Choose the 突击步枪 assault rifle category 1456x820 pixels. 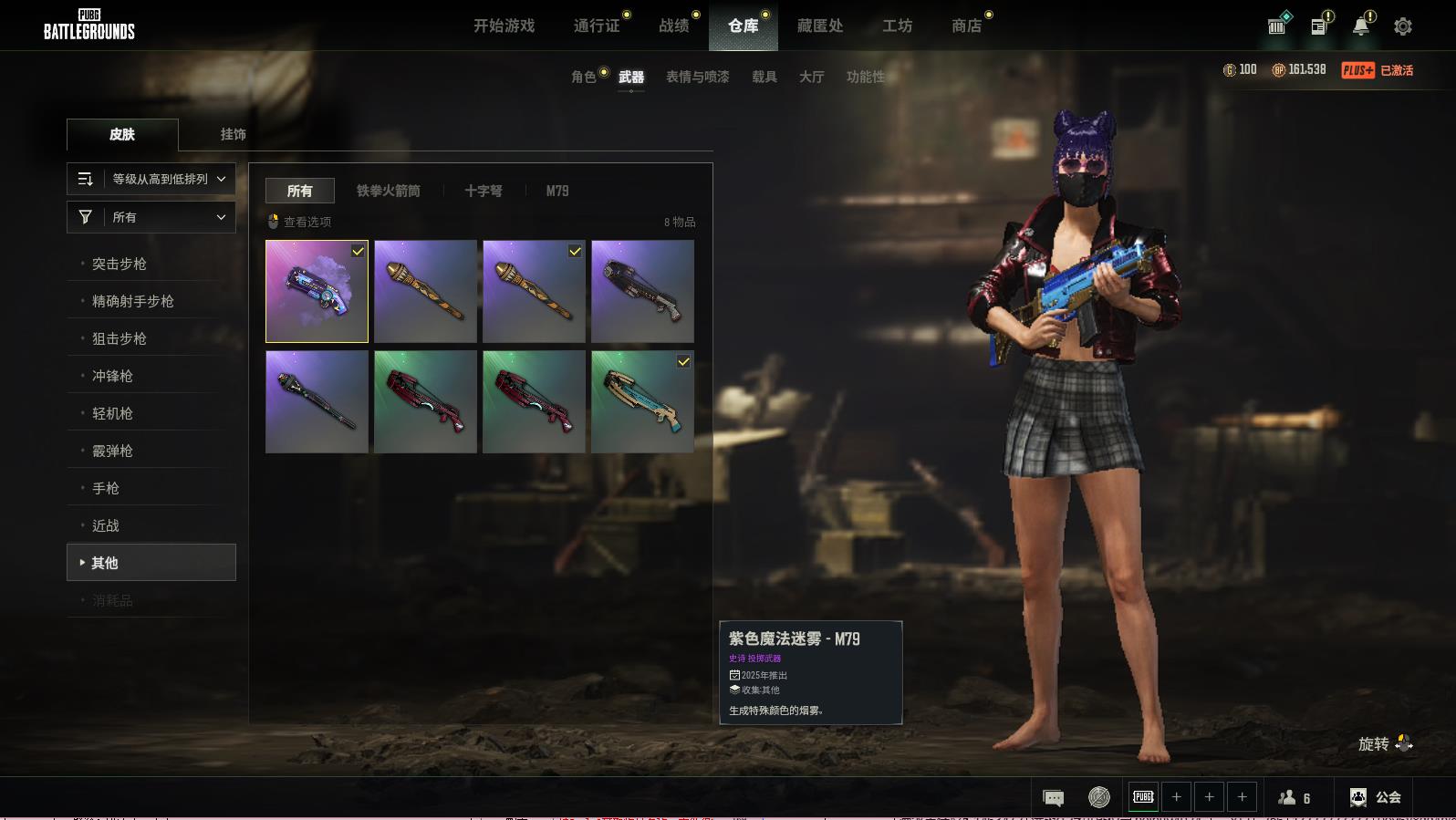point(120,264)
